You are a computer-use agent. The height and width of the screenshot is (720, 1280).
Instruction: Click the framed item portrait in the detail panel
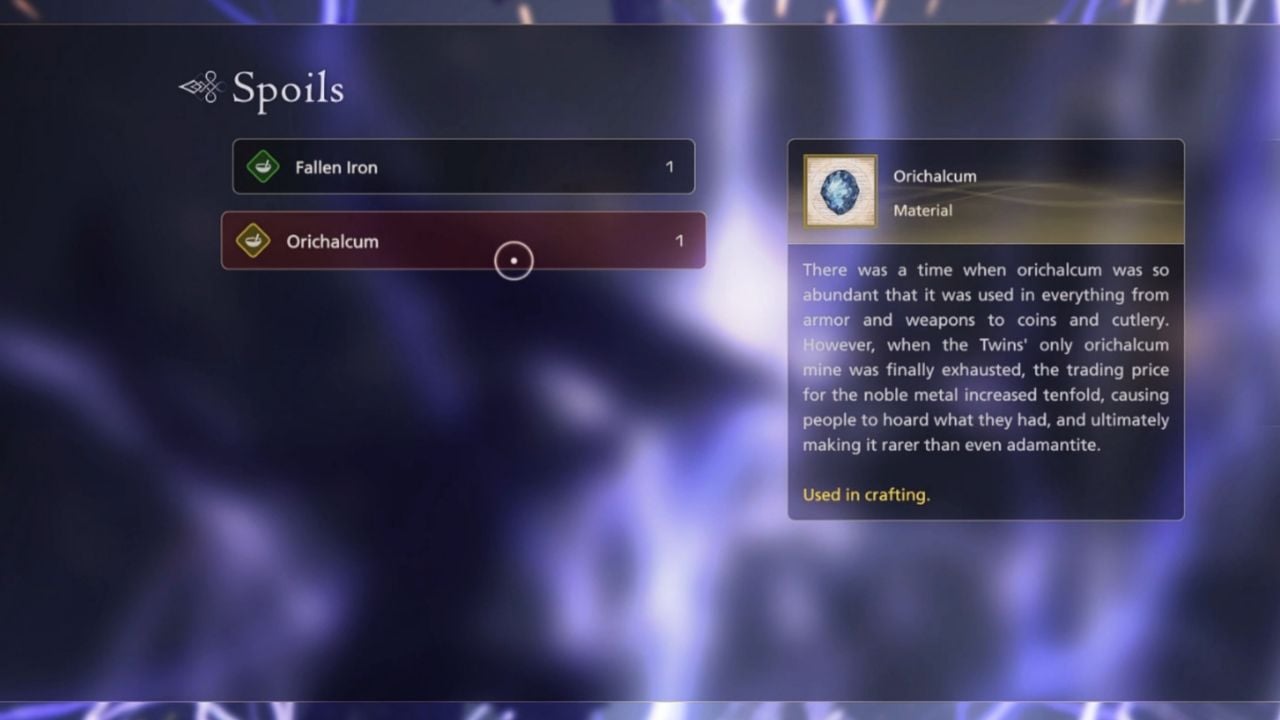[838, 191]
